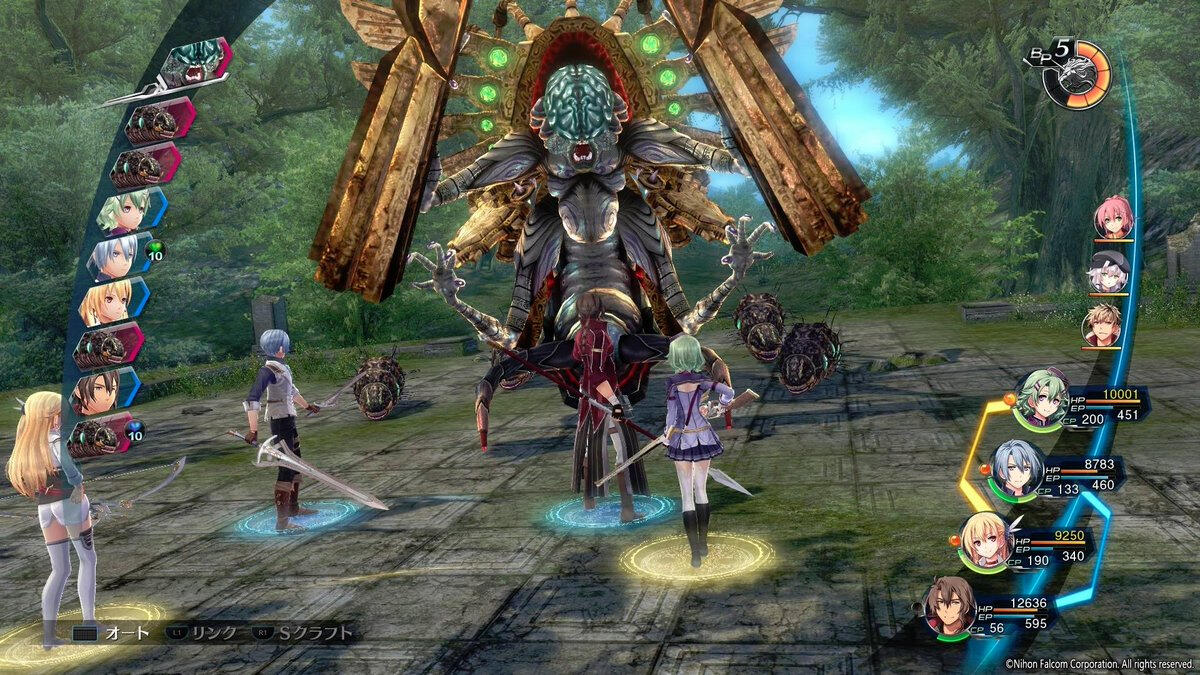Choose white-haired capped reserve member portrait
The height and width of the screenshot is (675, 1200).
pos(1108,272)
